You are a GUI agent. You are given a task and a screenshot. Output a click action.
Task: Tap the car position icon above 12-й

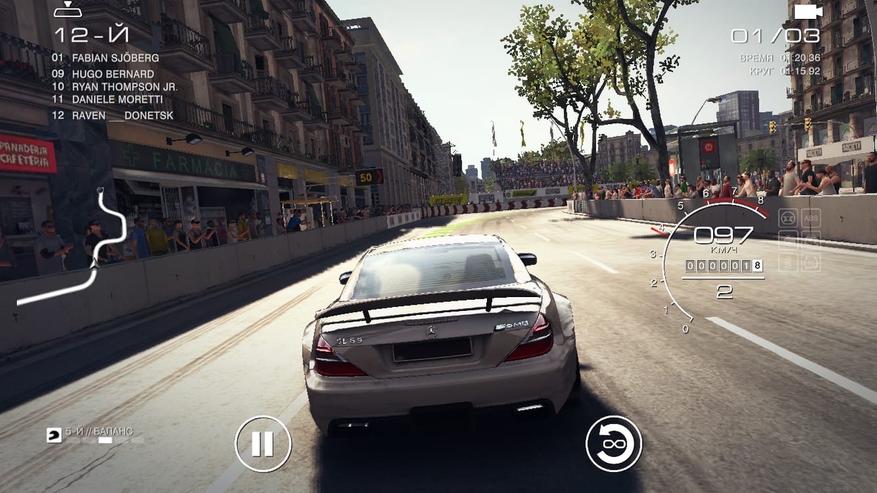pyautogui.click(x=68, y=10)
